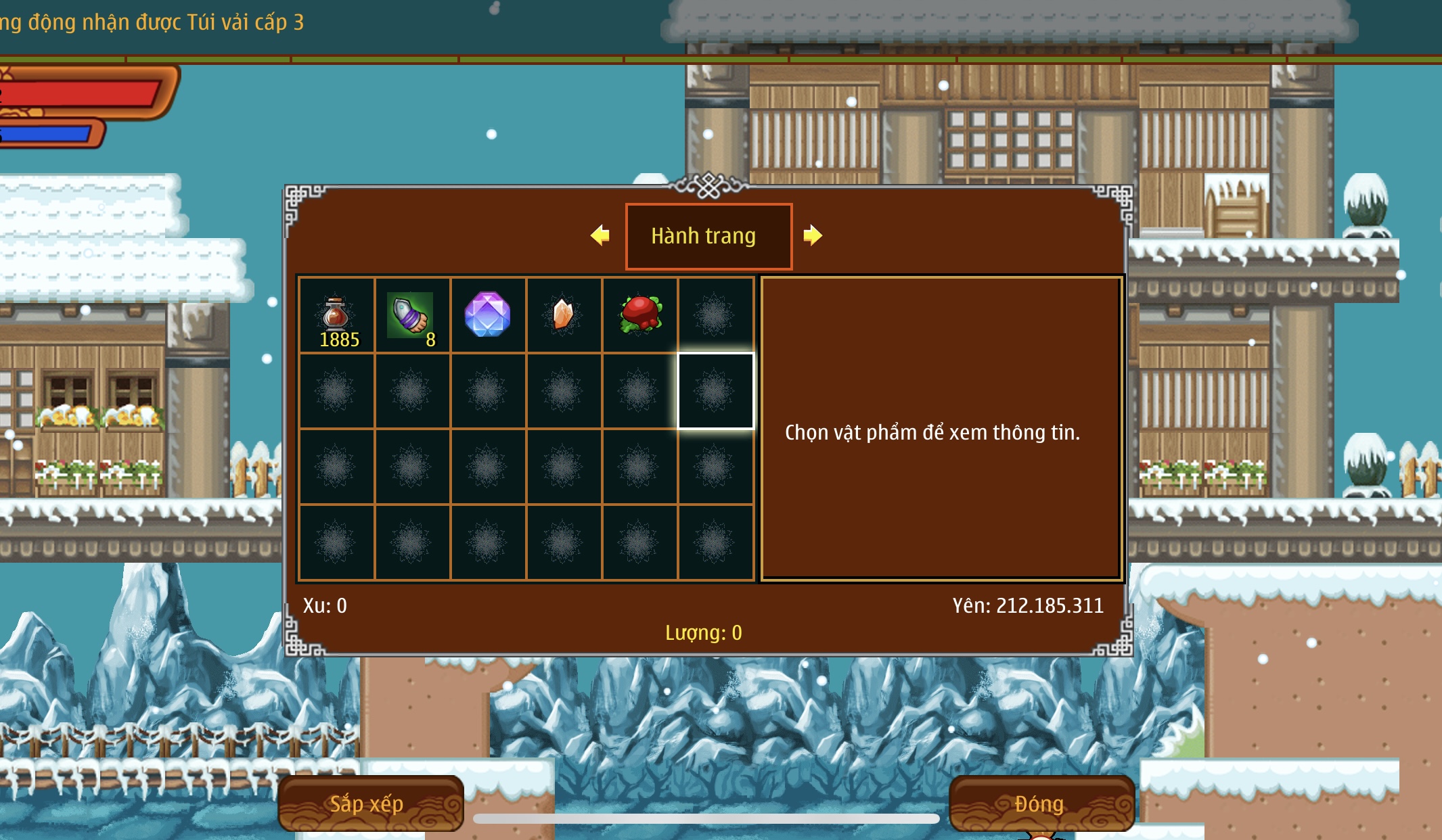
Task: Sort inventory with Sắp xếp button
Action: pyautogui.click(x=370, y=803)
